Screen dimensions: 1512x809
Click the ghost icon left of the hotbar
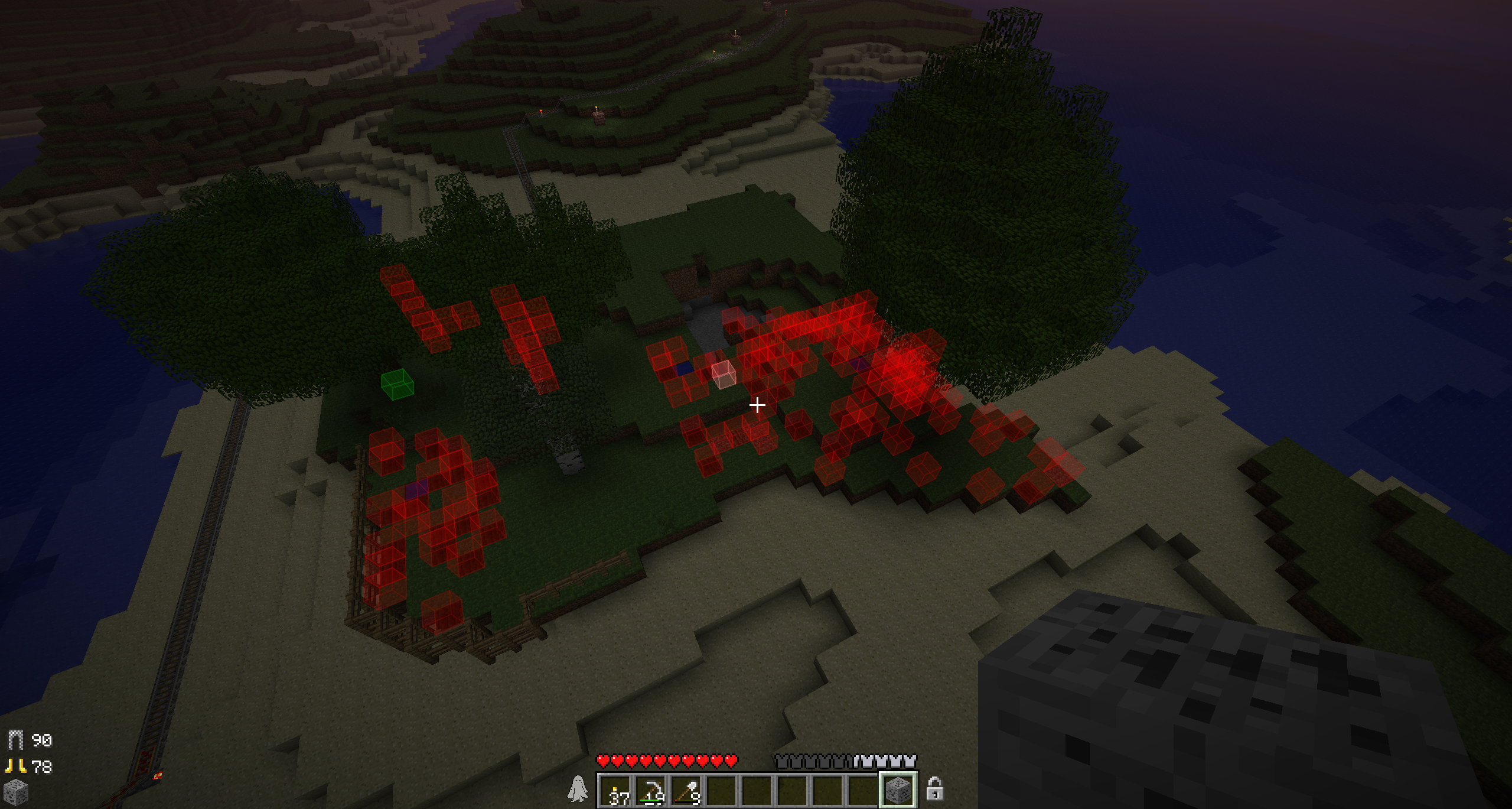578,789
